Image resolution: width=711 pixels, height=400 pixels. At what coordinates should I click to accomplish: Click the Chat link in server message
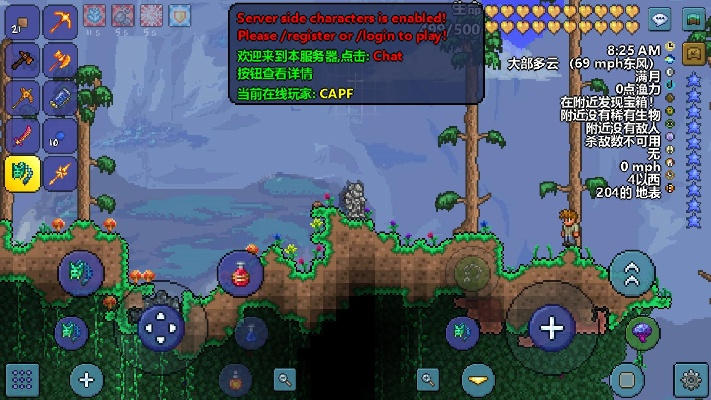point(388,57)
